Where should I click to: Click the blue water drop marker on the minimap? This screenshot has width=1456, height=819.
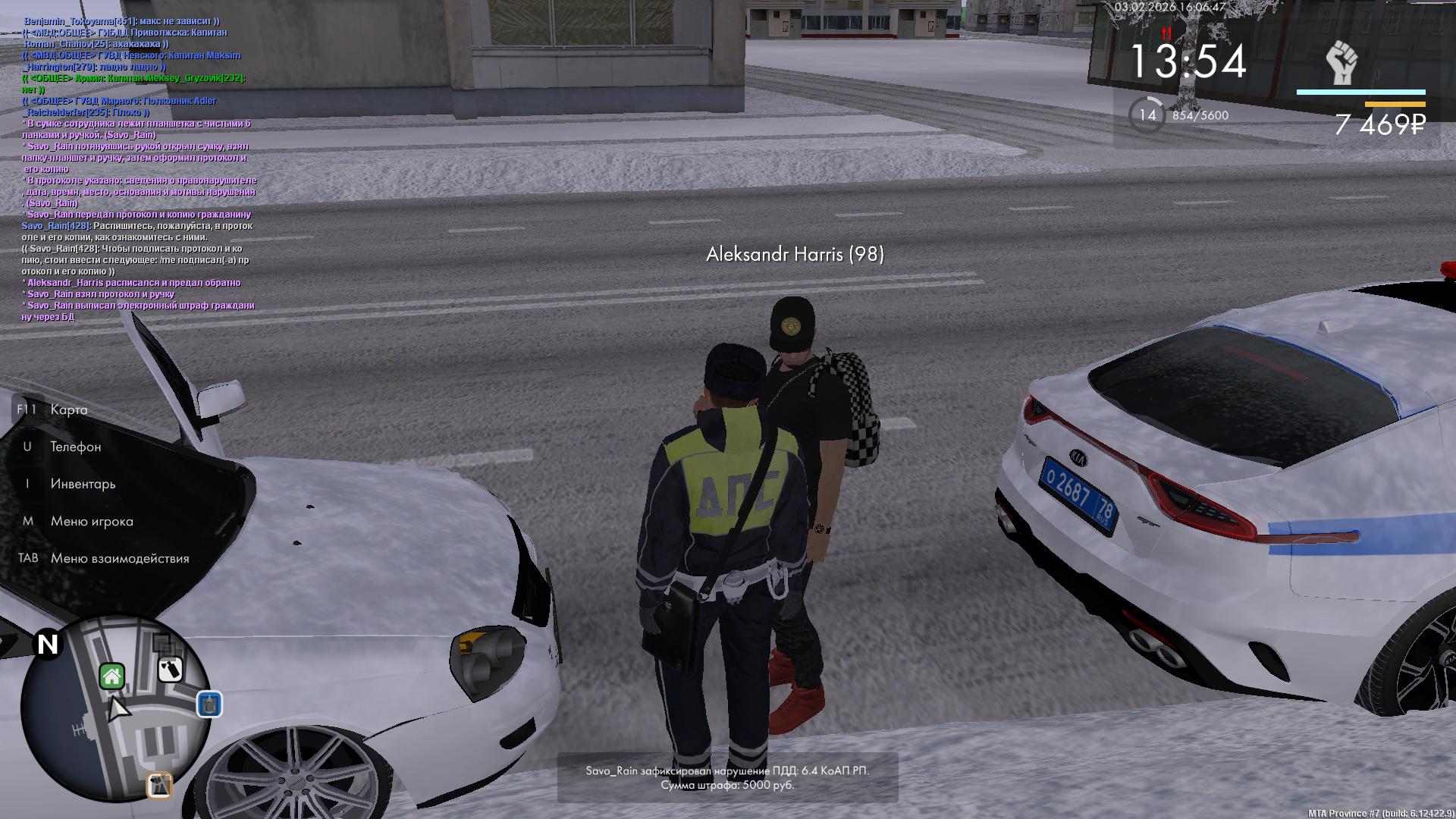pos(209,704)
